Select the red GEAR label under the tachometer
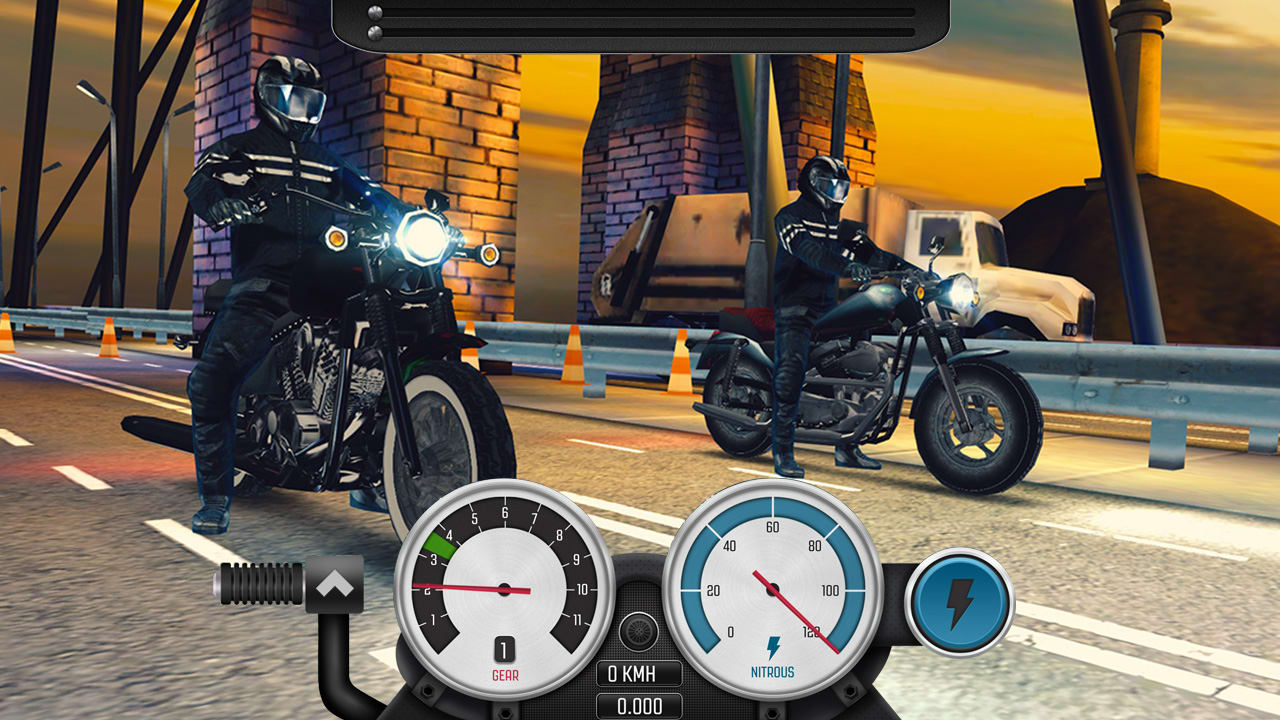Image resolution: width=1280 pixels, height=720 pixels. tap(505, 673)
